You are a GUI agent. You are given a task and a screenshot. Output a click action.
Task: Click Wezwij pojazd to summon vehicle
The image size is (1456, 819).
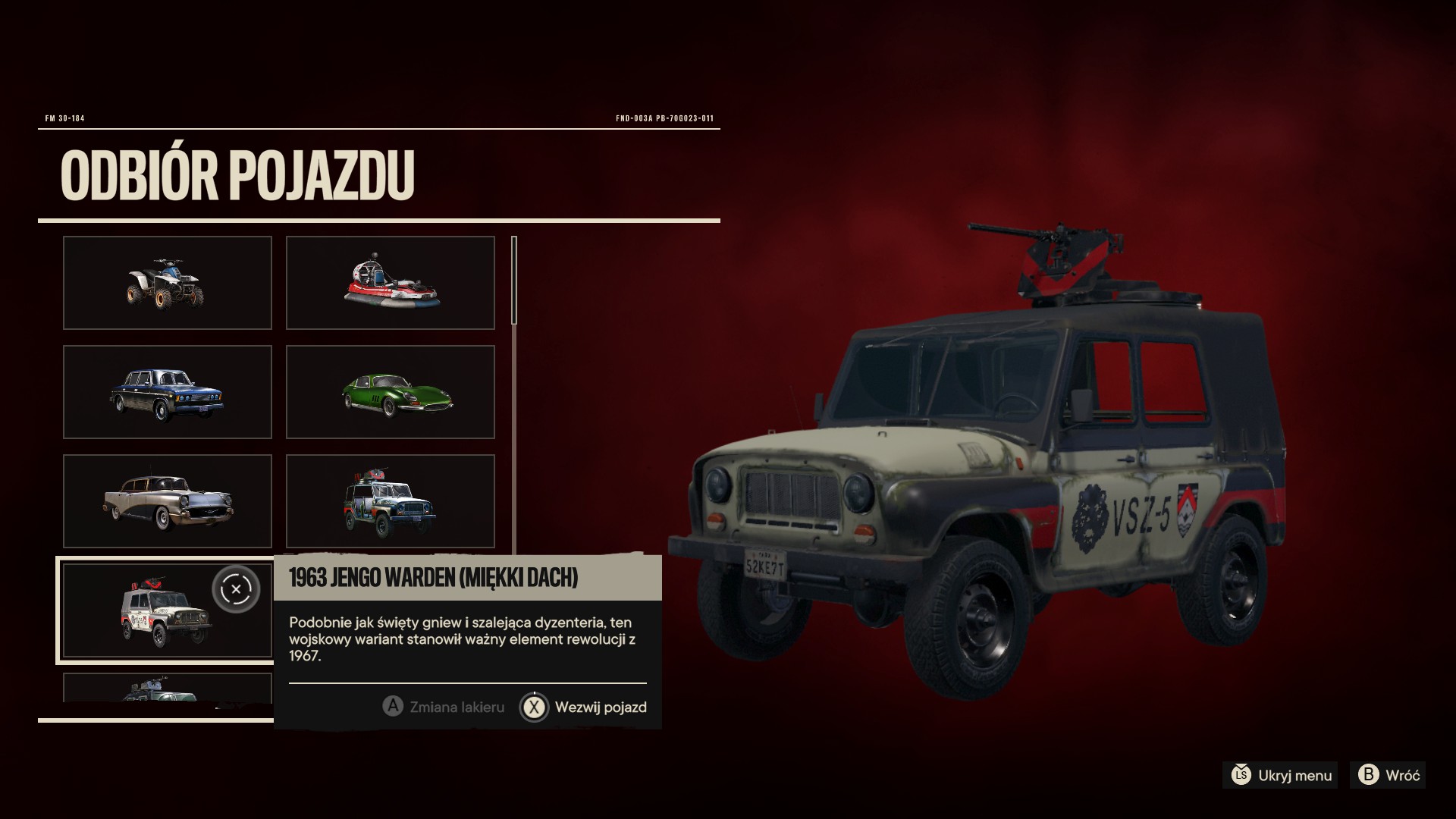pyautogui.click(x=584, y=708)
